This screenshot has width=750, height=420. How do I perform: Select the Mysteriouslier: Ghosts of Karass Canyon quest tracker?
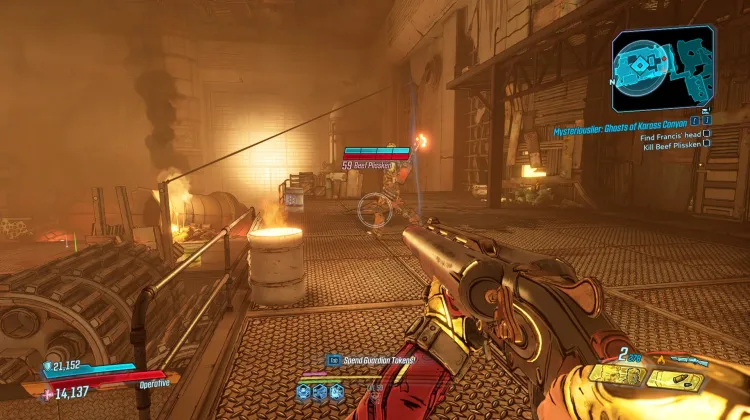(622, 131)
